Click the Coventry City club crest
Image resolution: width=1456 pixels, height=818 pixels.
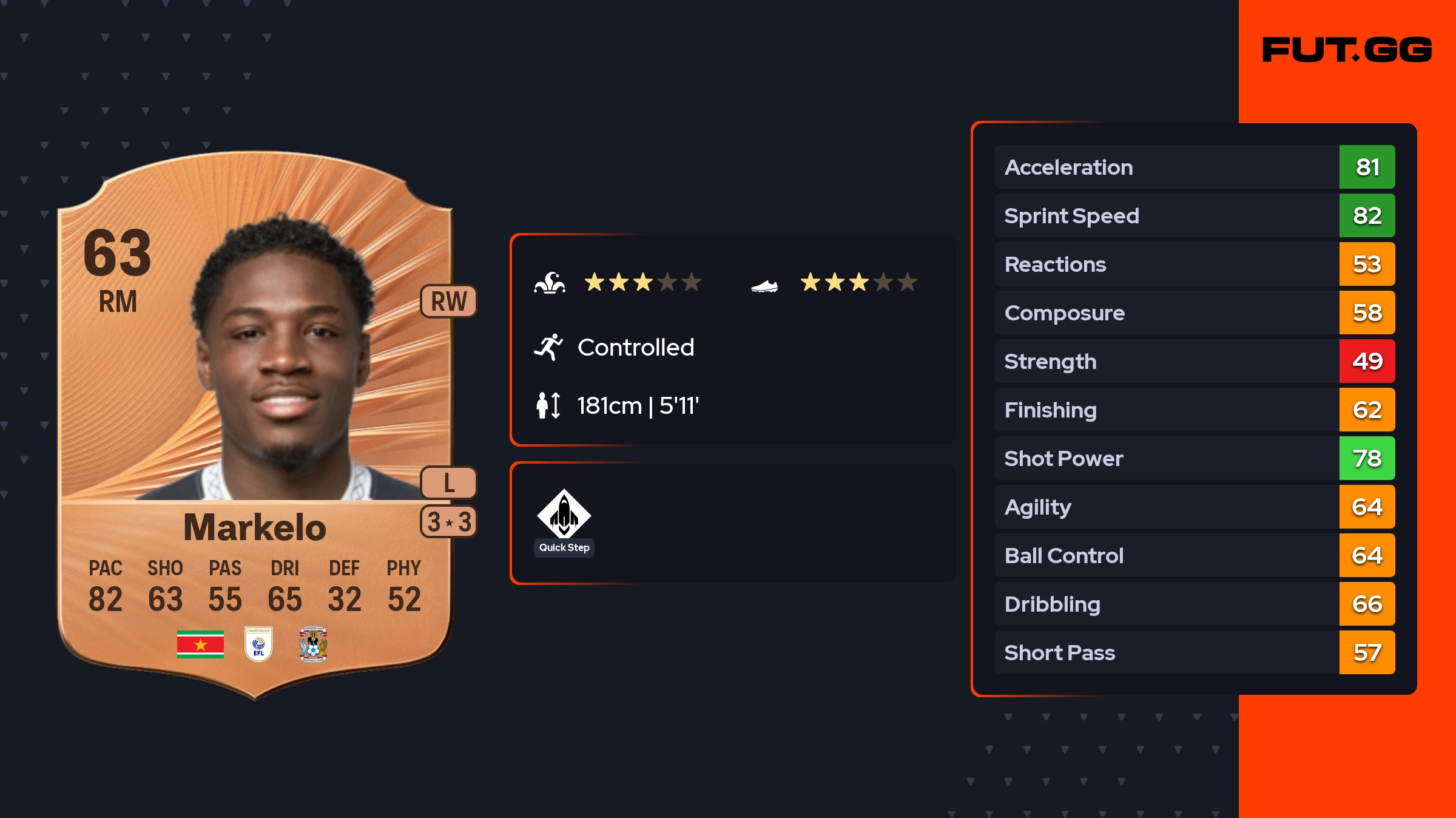(313, 644)
